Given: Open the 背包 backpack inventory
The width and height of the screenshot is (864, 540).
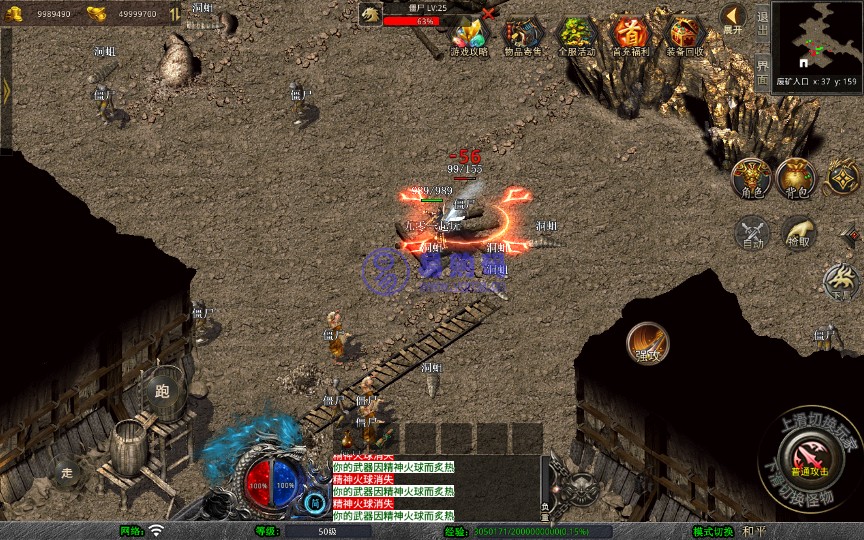Looking at the screenshot, I should (798, 177).
